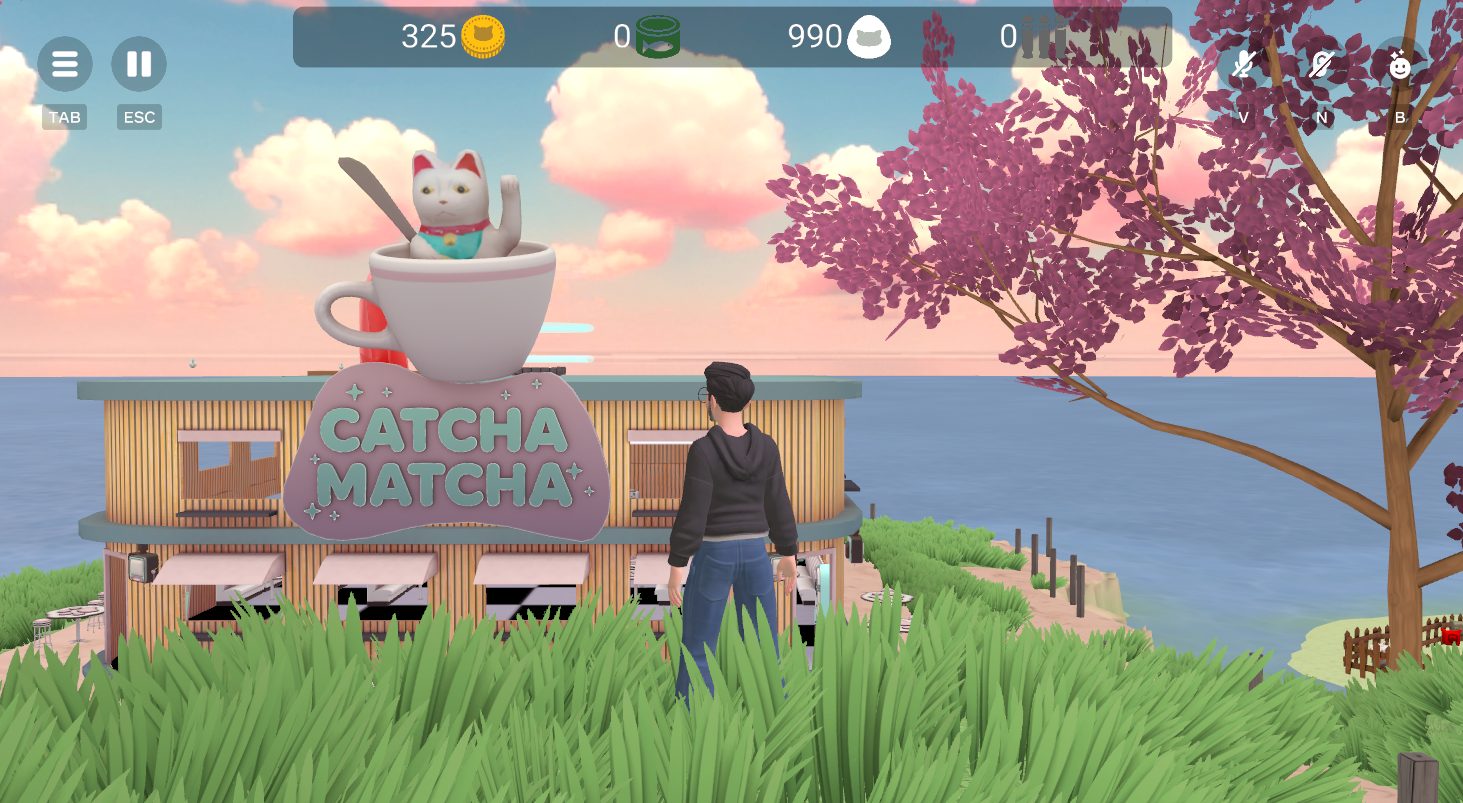Toggle the crossed-out ear icon
1463x803 pixels.
[x=1321, y=66]
